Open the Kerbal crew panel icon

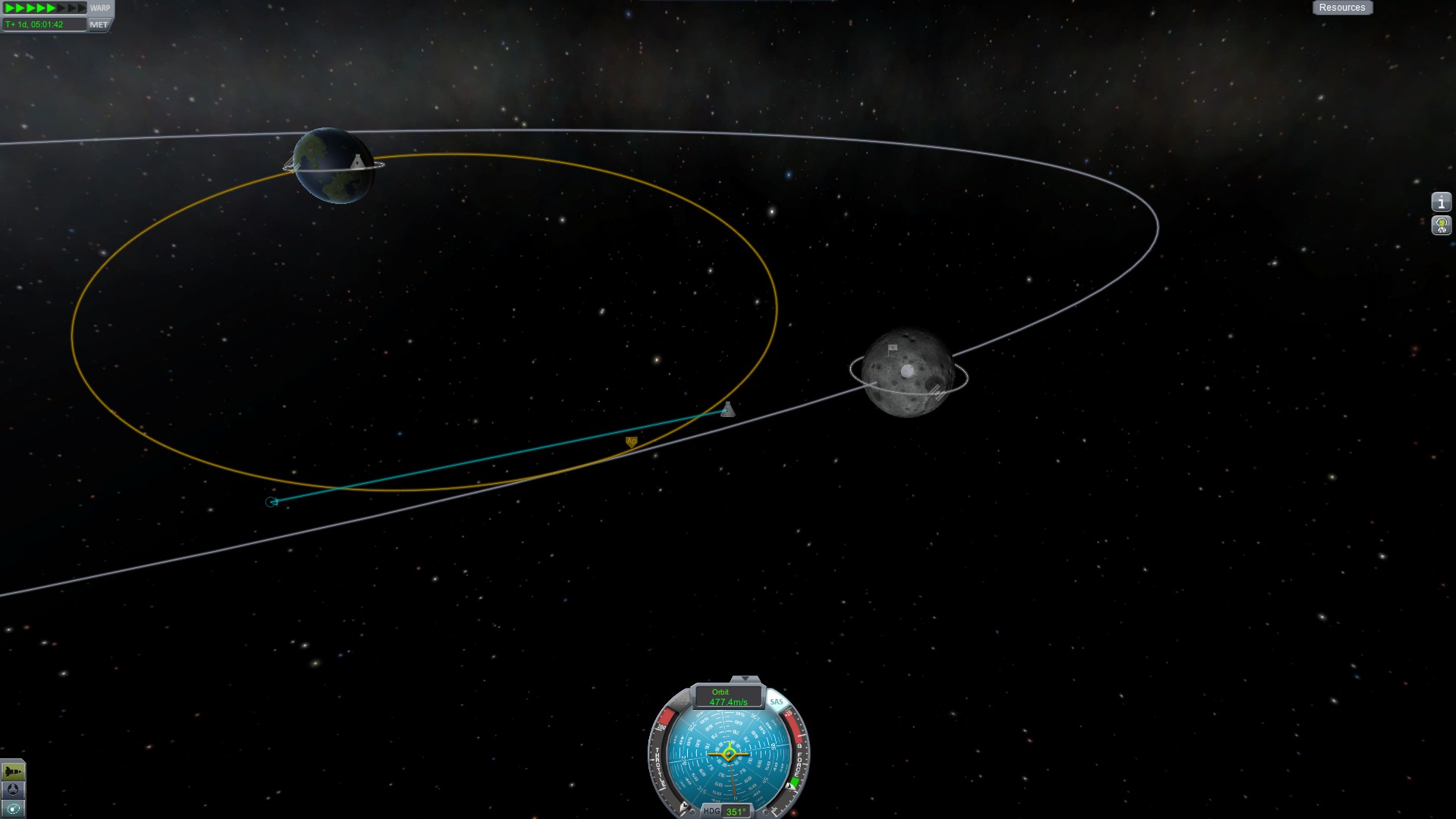1441,225
